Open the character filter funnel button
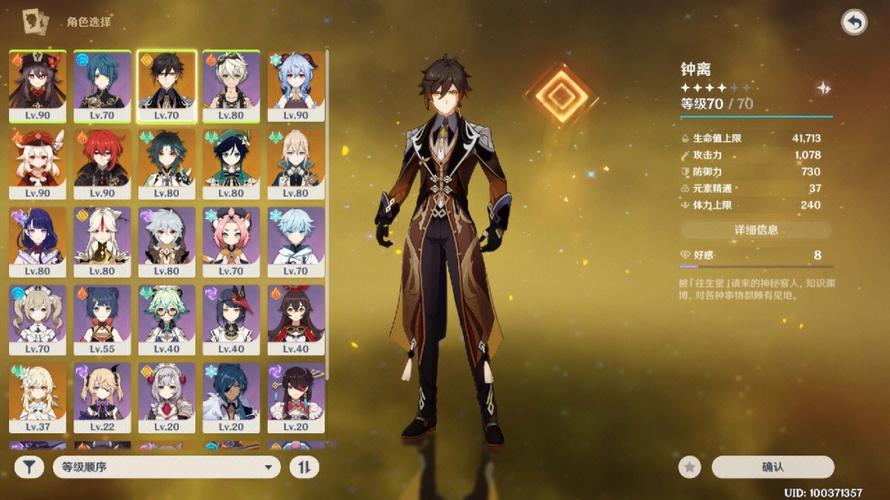This screenshot has height=500, width=890. [32, 466]
